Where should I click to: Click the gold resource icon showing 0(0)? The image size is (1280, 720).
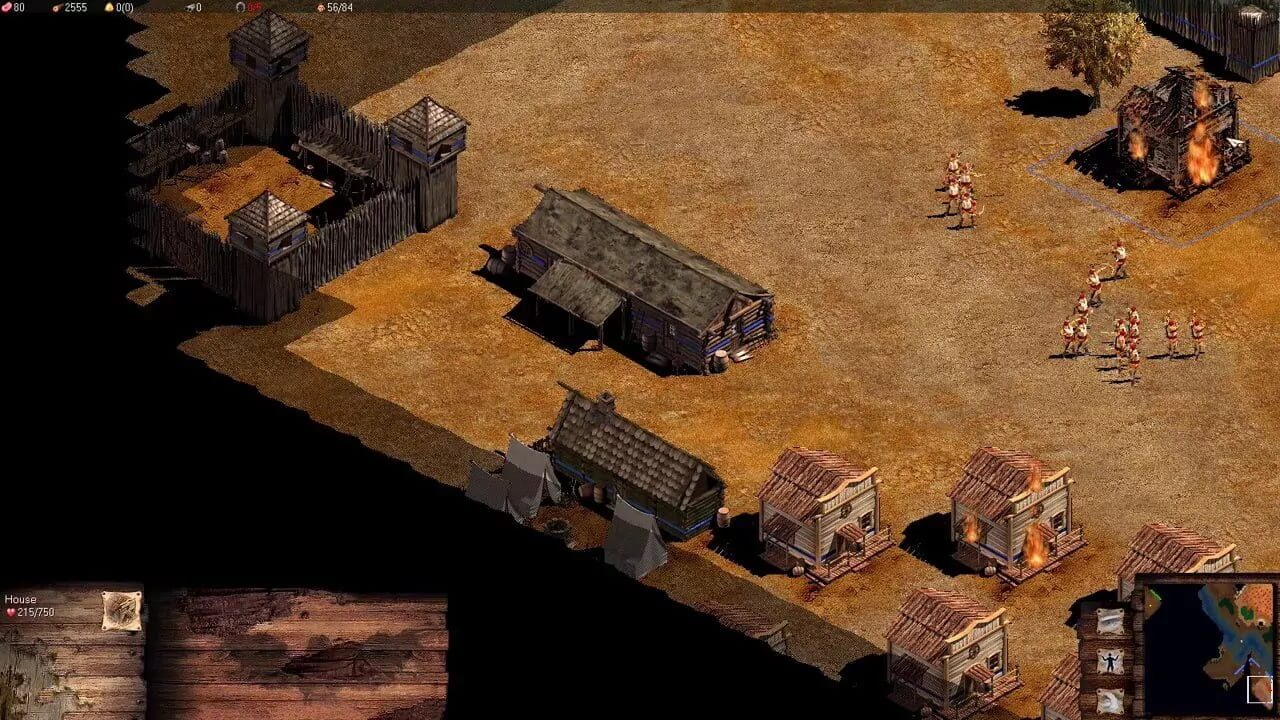coord(108,8)
